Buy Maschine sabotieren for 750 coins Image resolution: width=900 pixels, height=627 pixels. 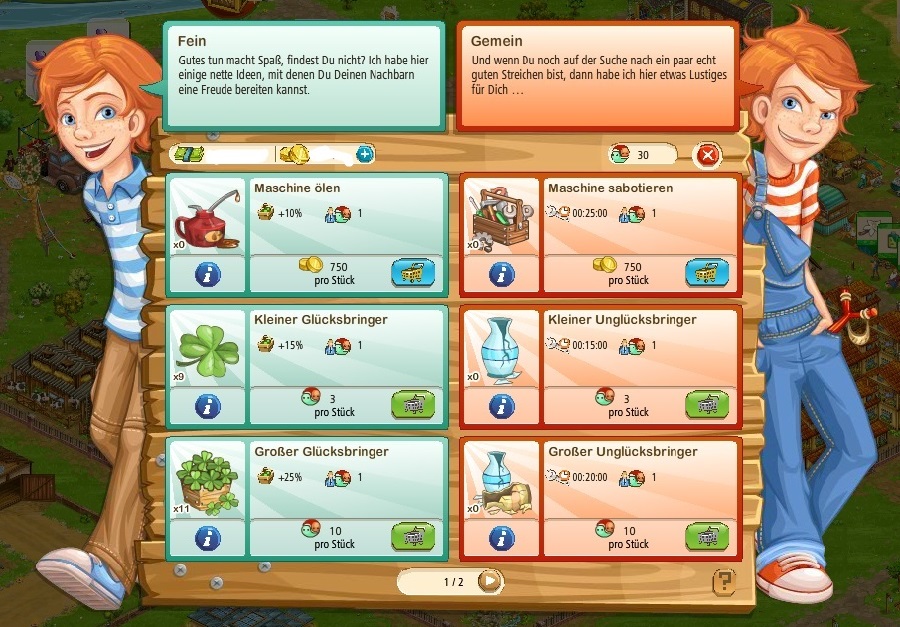707,272
